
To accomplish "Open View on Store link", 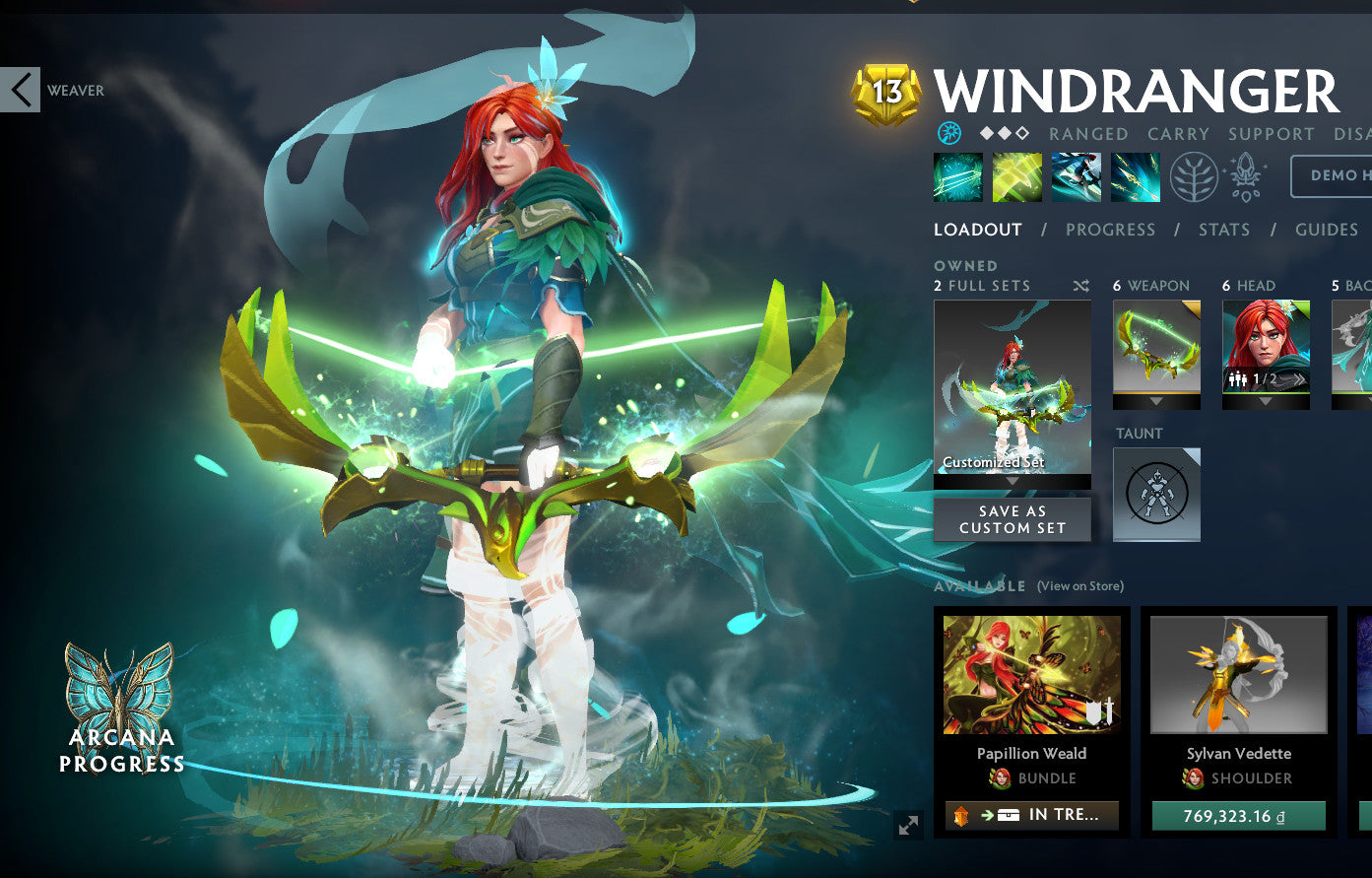I will pyautogui.click(x=1079, y=585).
